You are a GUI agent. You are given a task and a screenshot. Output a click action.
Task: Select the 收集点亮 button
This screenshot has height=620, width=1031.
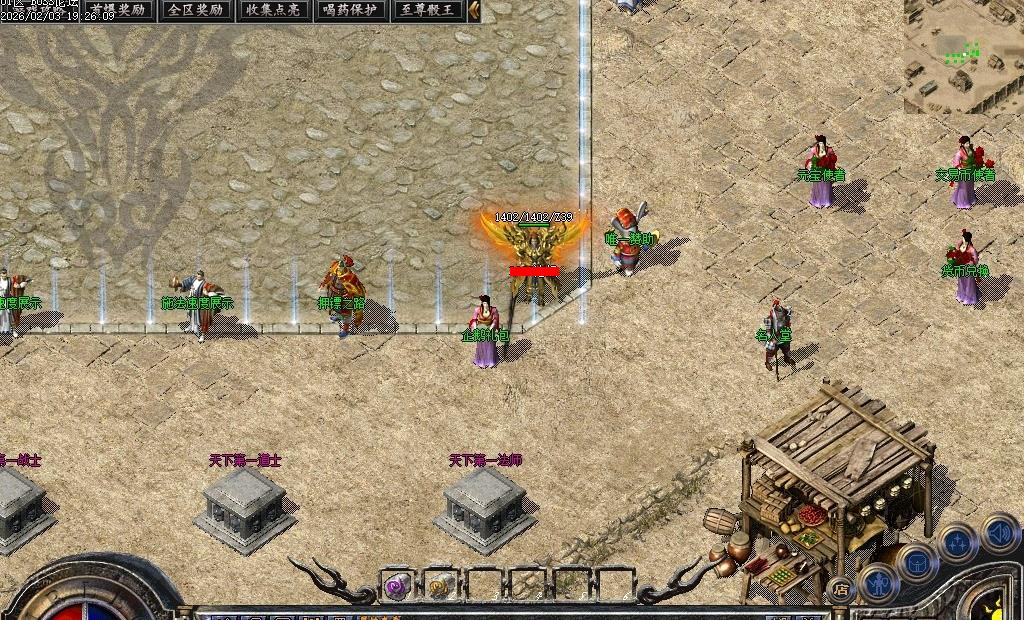point(273,11)
